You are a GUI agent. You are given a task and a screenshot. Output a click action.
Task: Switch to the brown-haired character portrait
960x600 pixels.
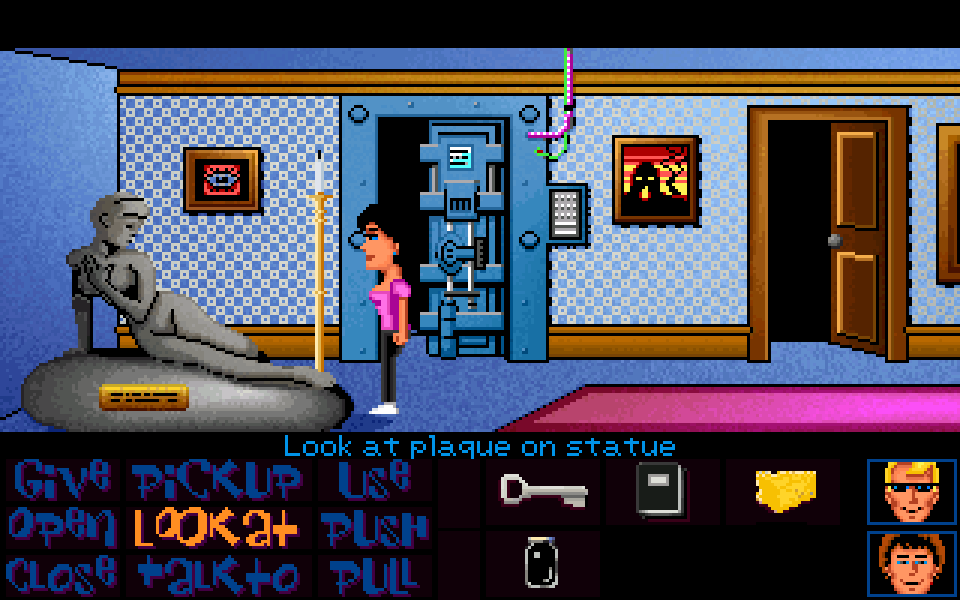[x=911, y=563]
